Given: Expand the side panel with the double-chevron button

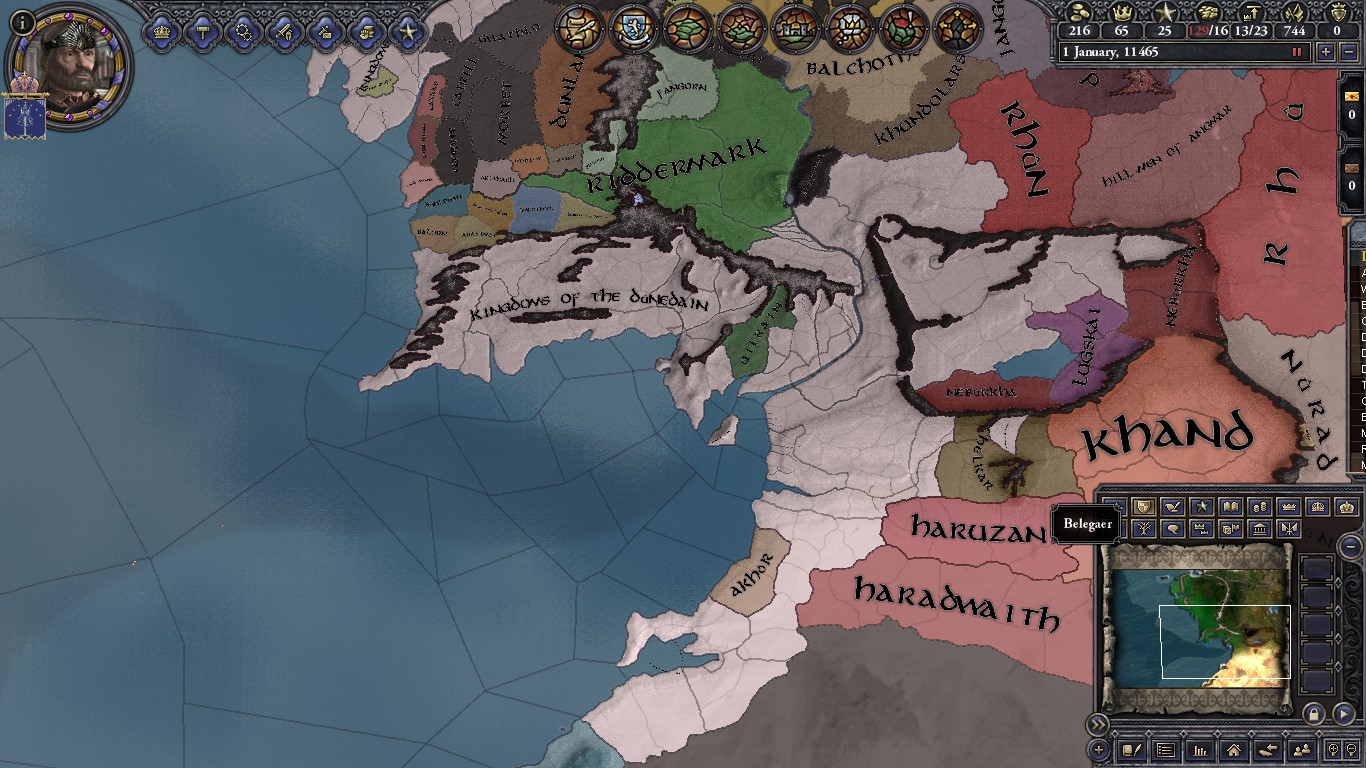Looking at the screenshot, I should pos(1098,723).
